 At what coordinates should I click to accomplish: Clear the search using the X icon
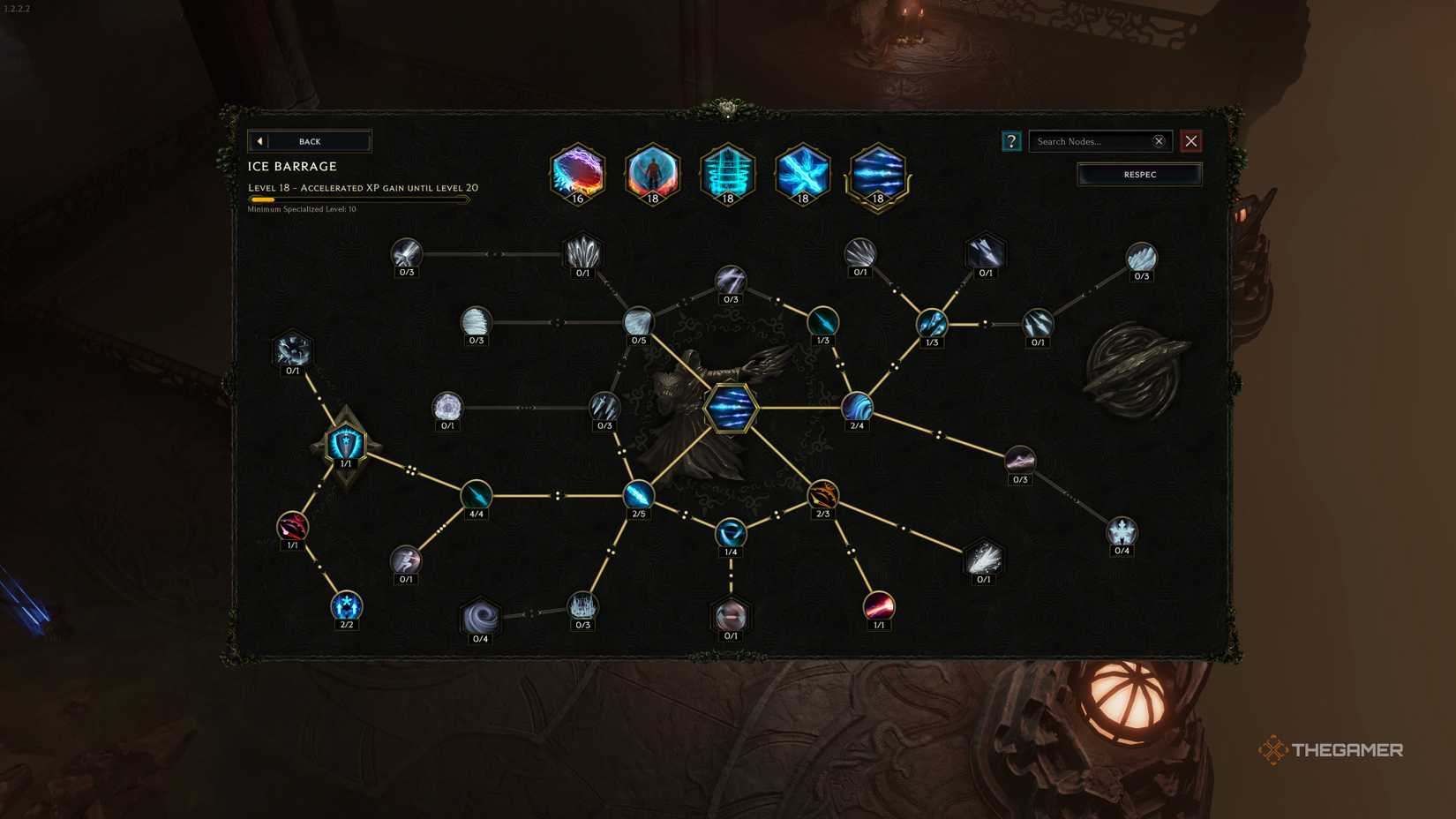click(1159, 141)
